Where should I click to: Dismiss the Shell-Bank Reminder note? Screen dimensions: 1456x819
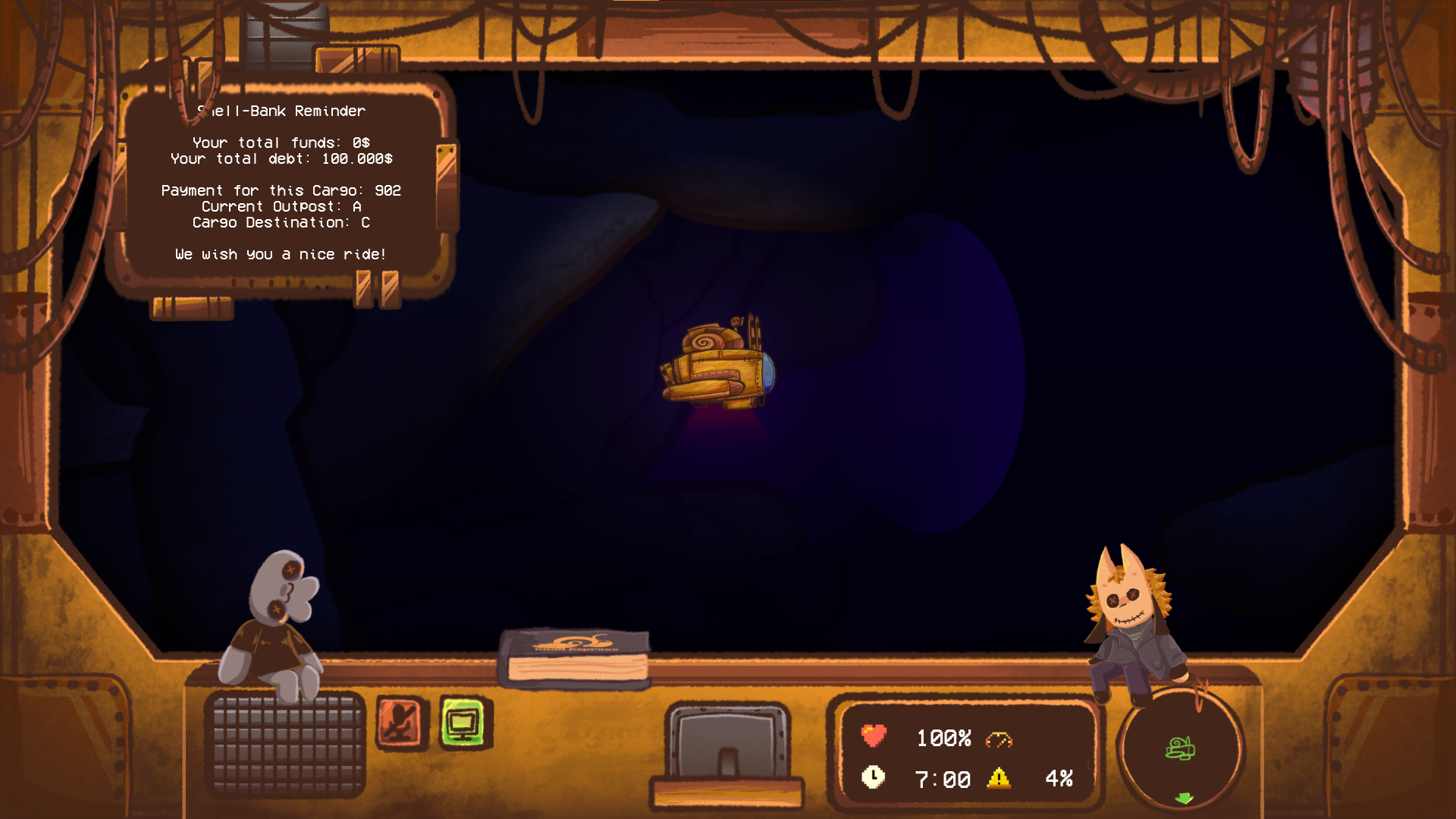[x=282, y=183]
